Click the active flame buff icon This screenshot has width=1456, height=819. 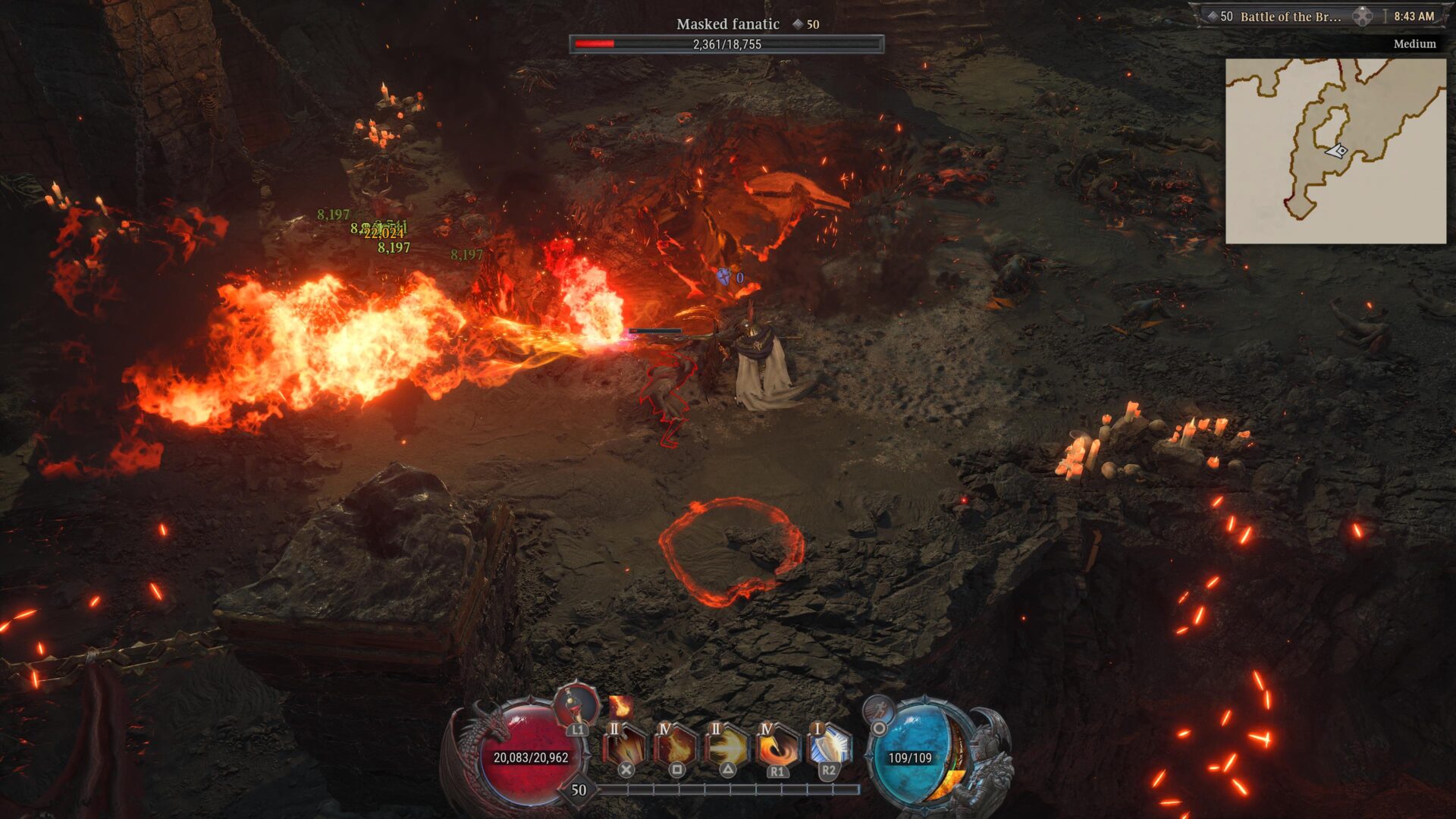[x=620, y=707]
